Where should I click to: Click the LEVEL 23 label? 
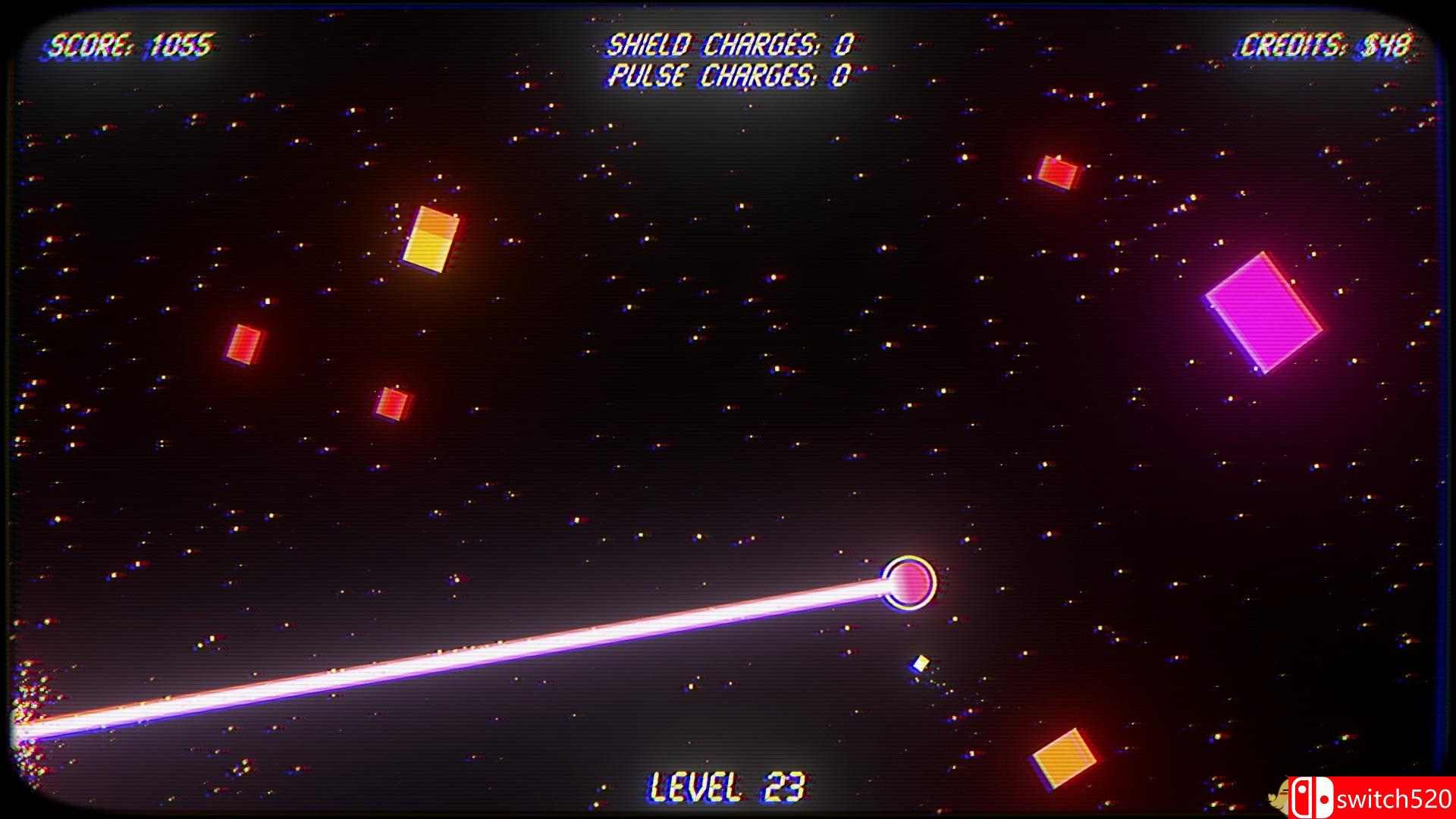click(726, 786)
